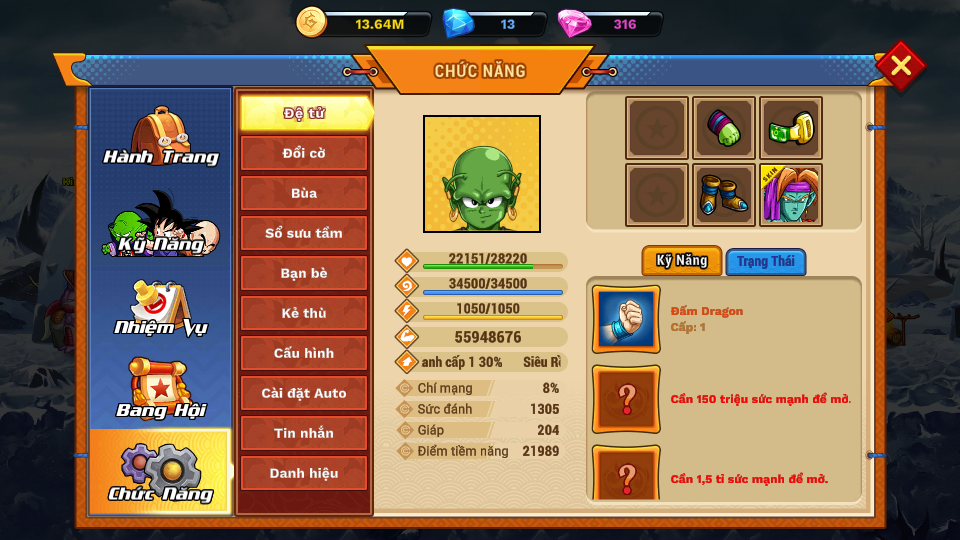This screenshot has height=540, width=960.
Task: Open Cài đặt Auto settings
Action: click(304, 393)
